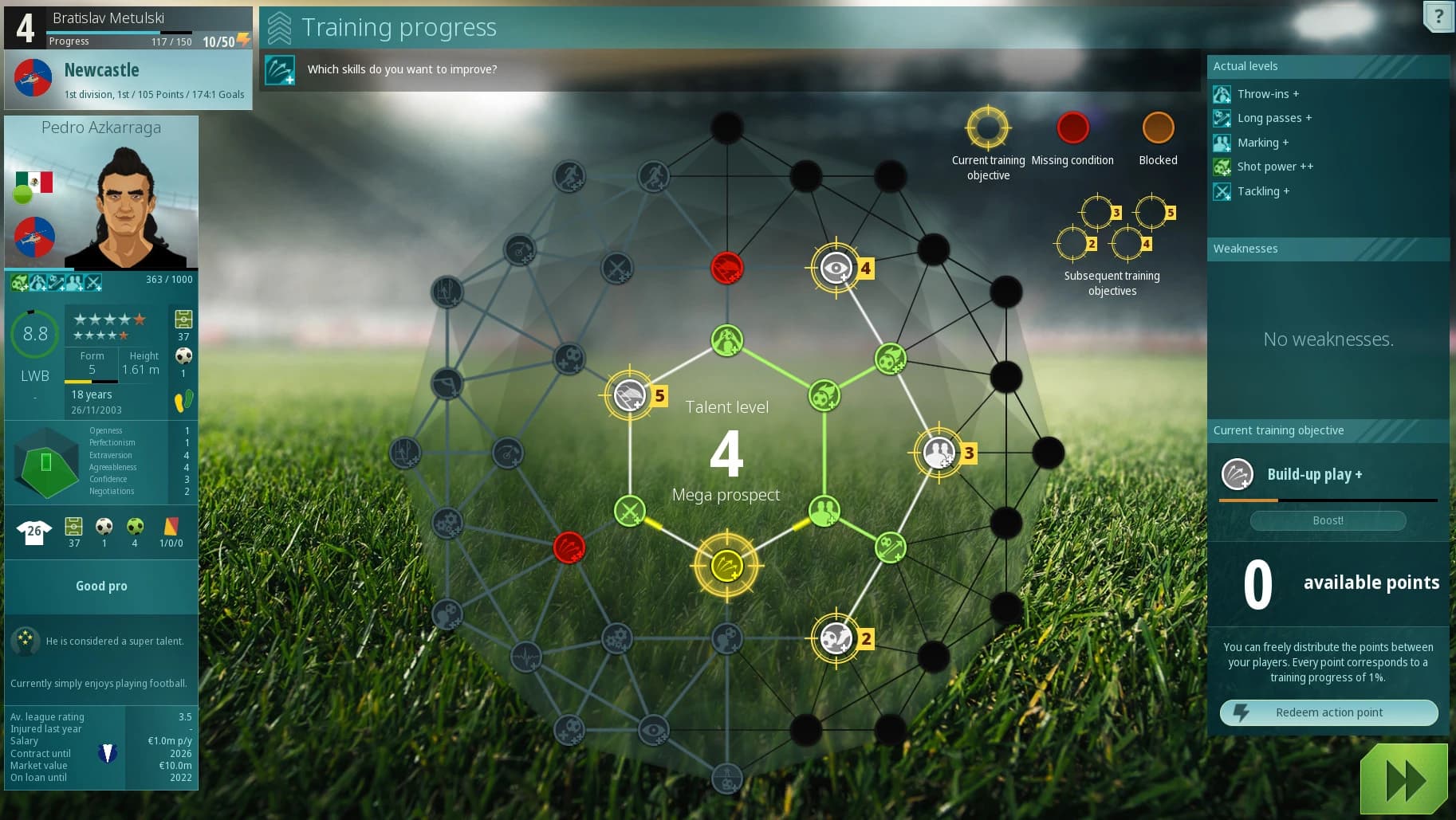Select the yellow Build-up play training node
Viewport: 1456px width, 820px height.
point(726,567)
